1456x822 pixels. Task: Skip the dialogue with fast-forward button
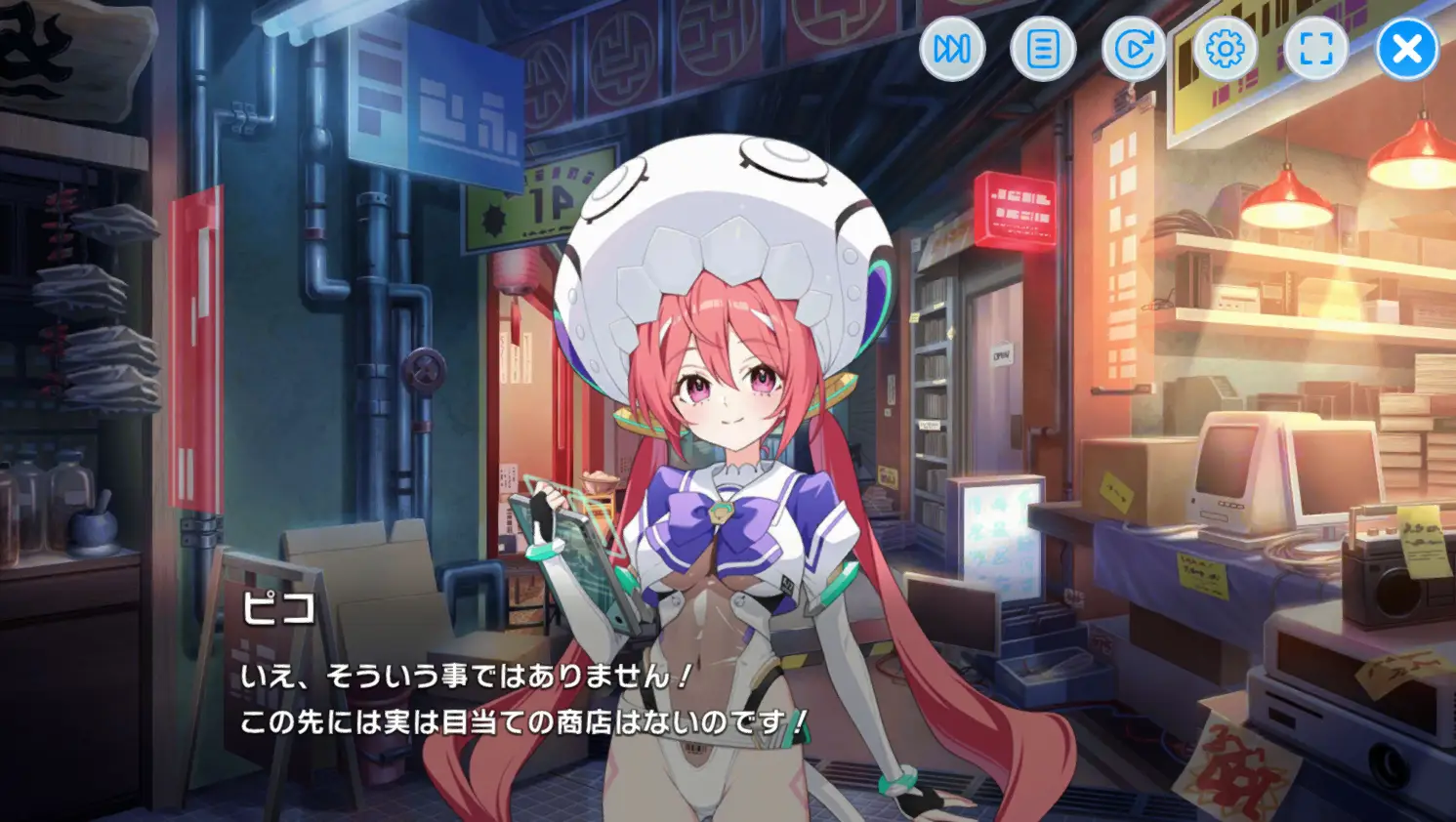tap(952, 49)
